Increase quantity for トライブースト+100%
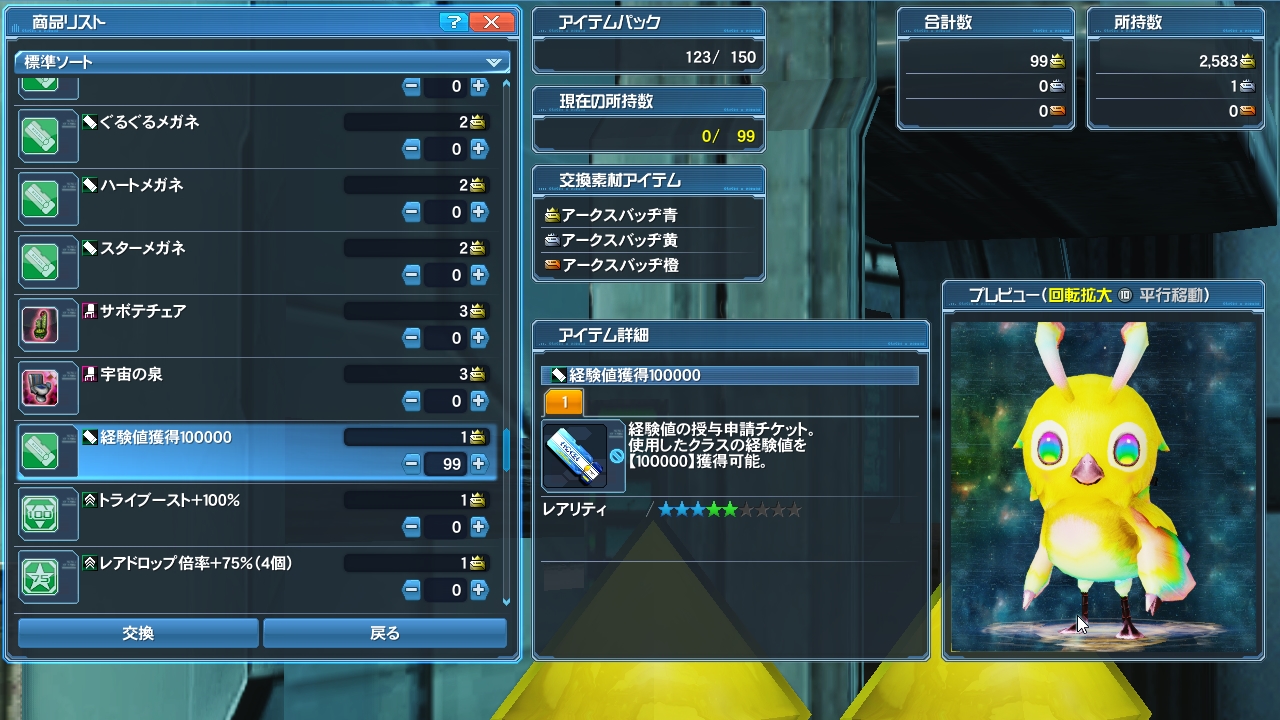 (479, 527)
